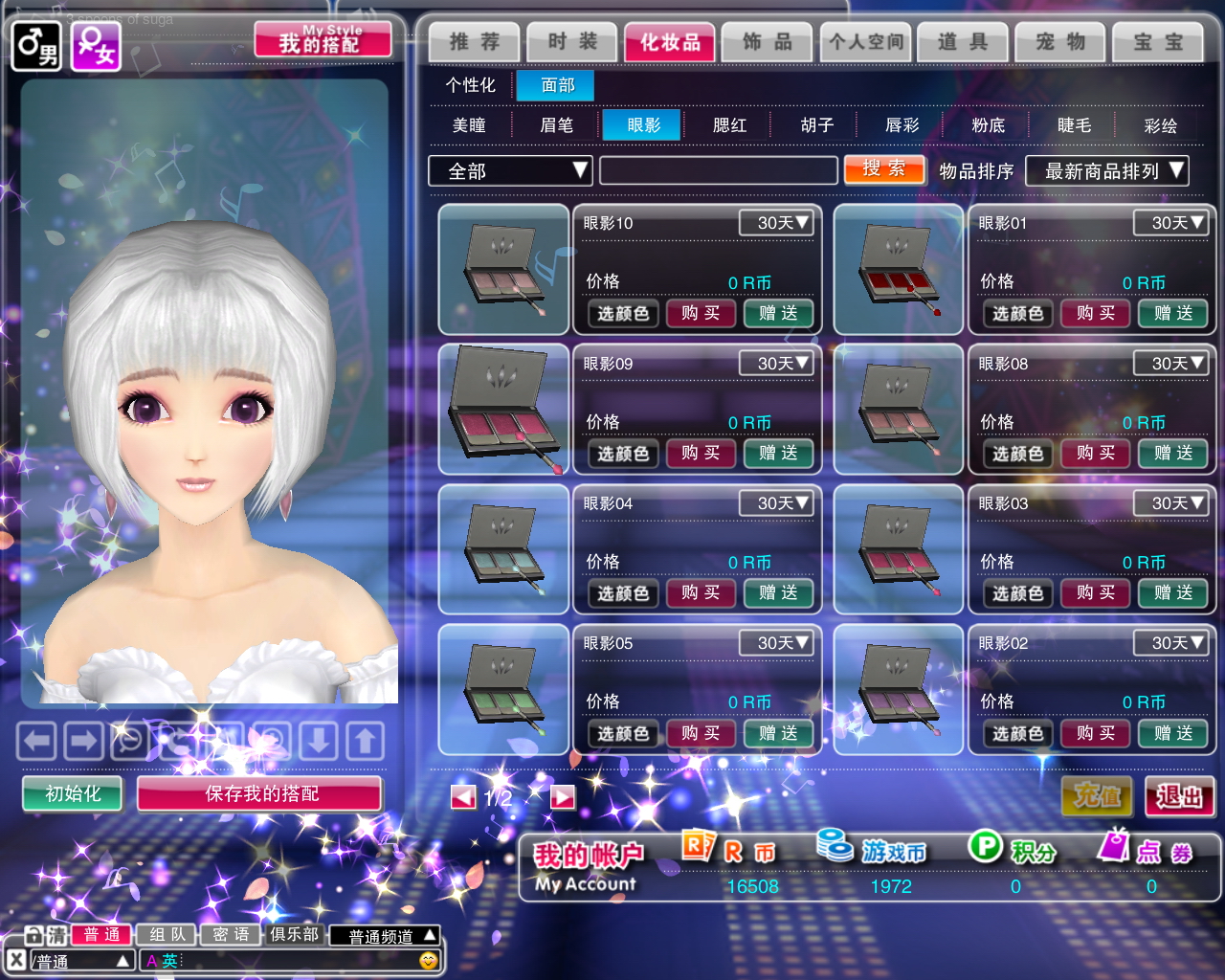The image size is (1225, 980).
Task: Buy the 眼影10 eyeshadow
Action: [701, 313]
